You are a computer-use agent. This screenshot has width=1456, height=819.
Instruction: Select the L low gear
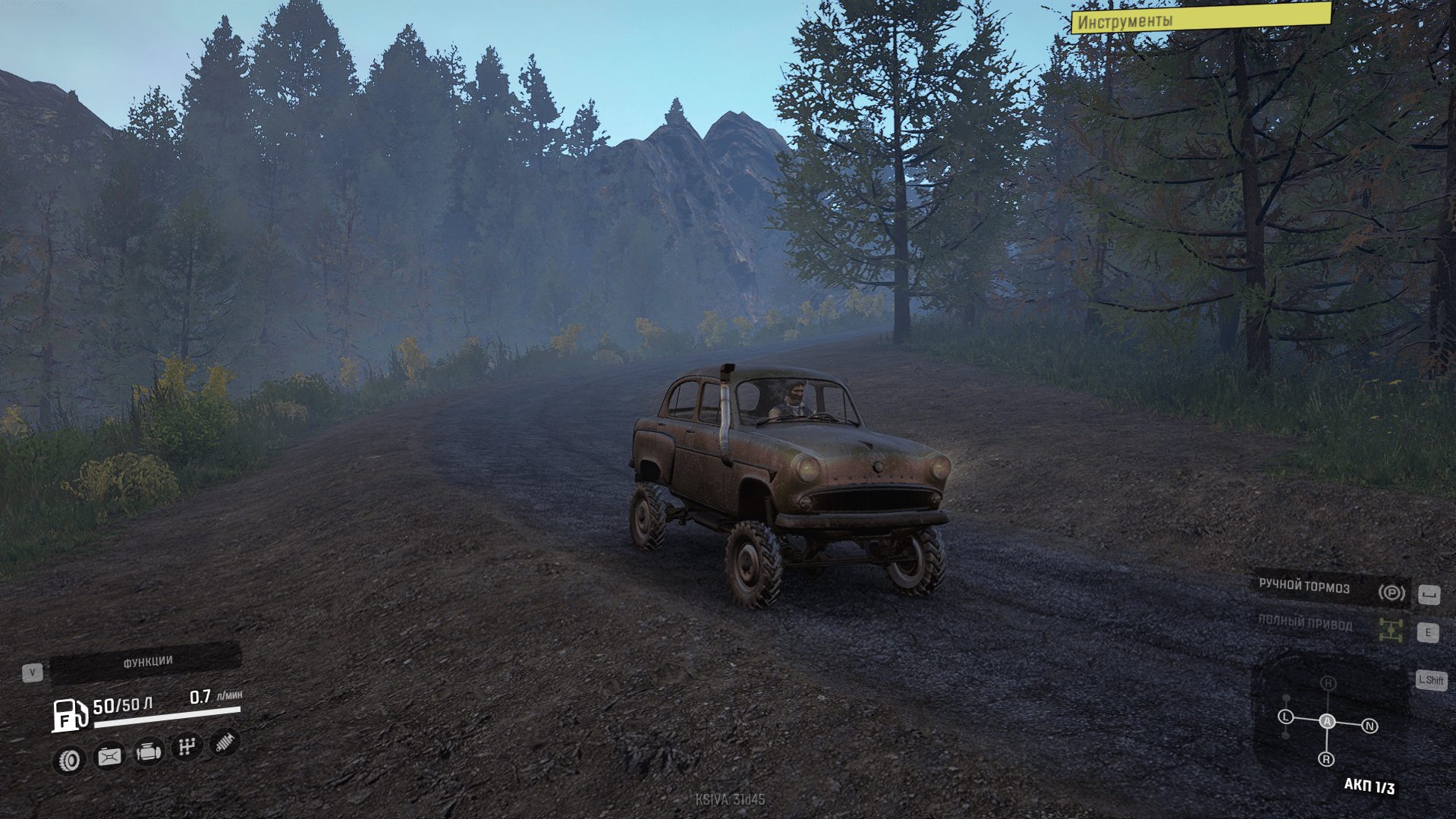pyautogui.click(x=1285, y=717)
